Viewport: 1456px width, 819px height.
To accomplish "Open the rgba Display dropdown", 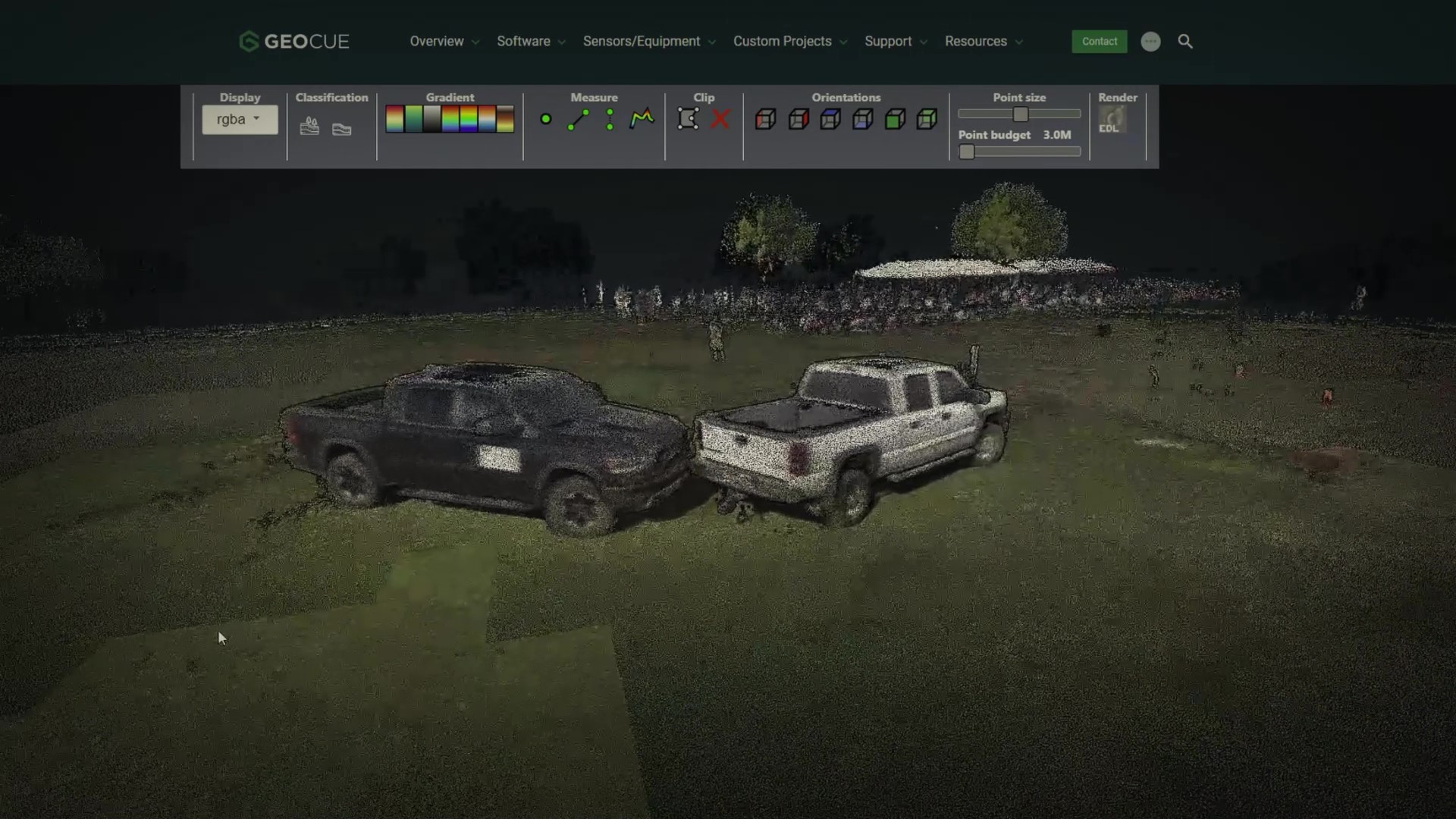I will coord(240,120).
